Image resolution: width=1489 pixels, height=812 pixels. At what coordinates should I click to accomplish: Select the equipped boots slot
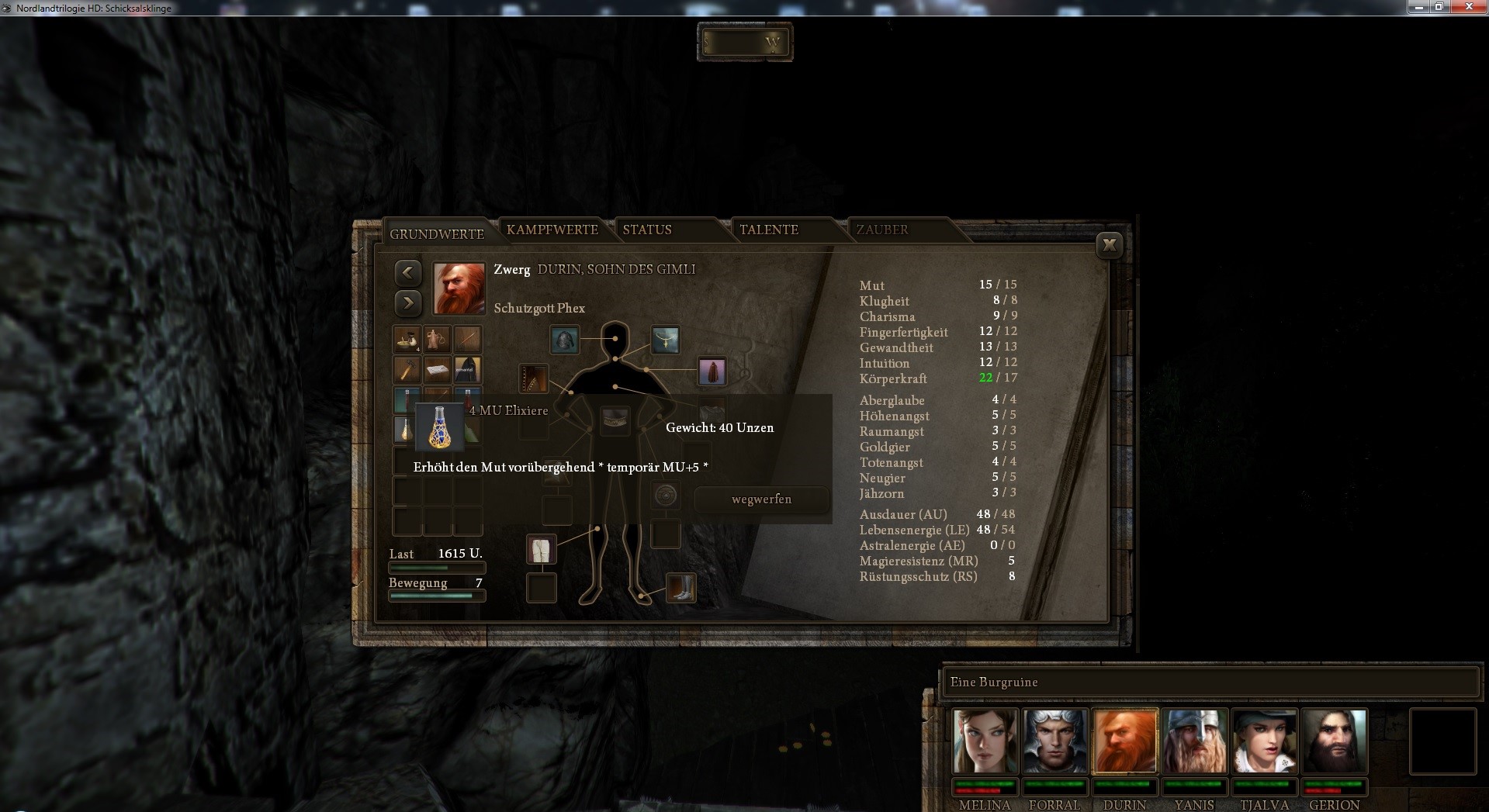tap(680, 587)
